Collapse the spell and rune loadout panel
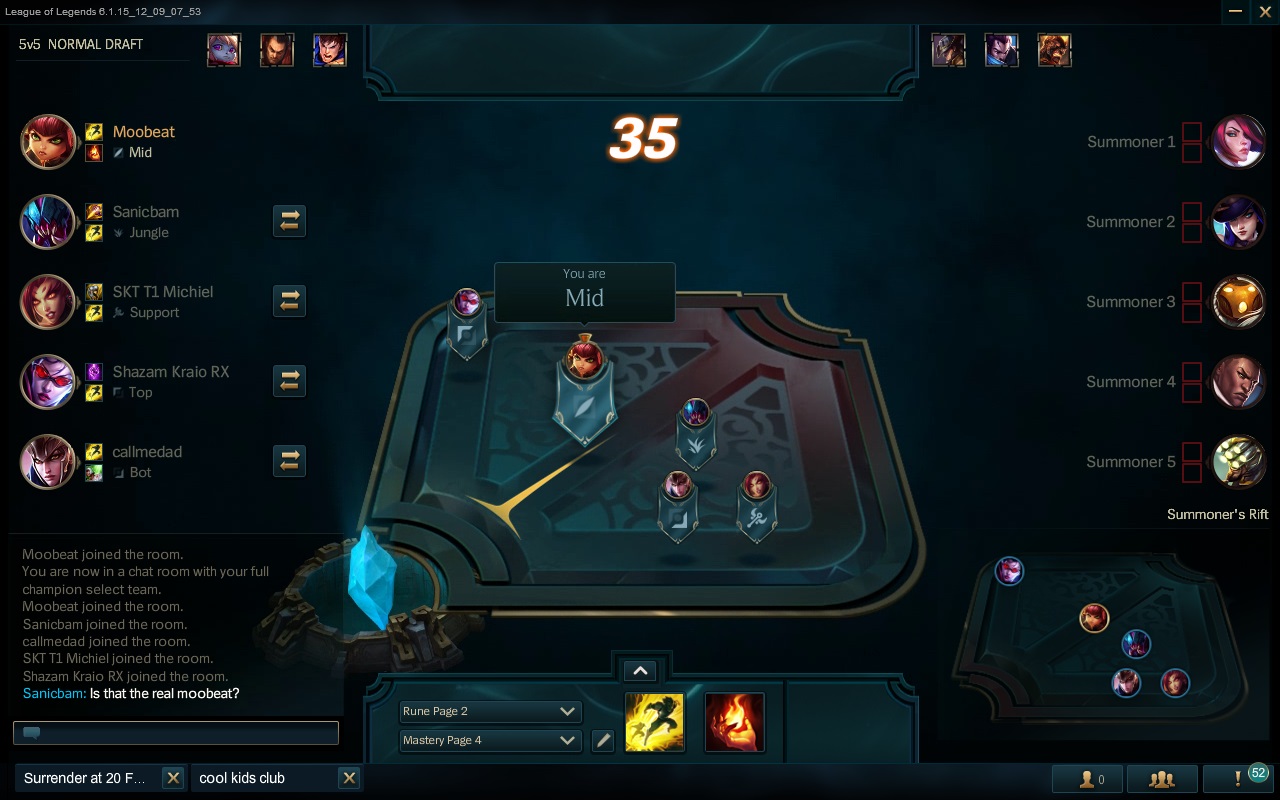Image resolution: width=1280 pixels, height=800 pixels. pos(640,670)
